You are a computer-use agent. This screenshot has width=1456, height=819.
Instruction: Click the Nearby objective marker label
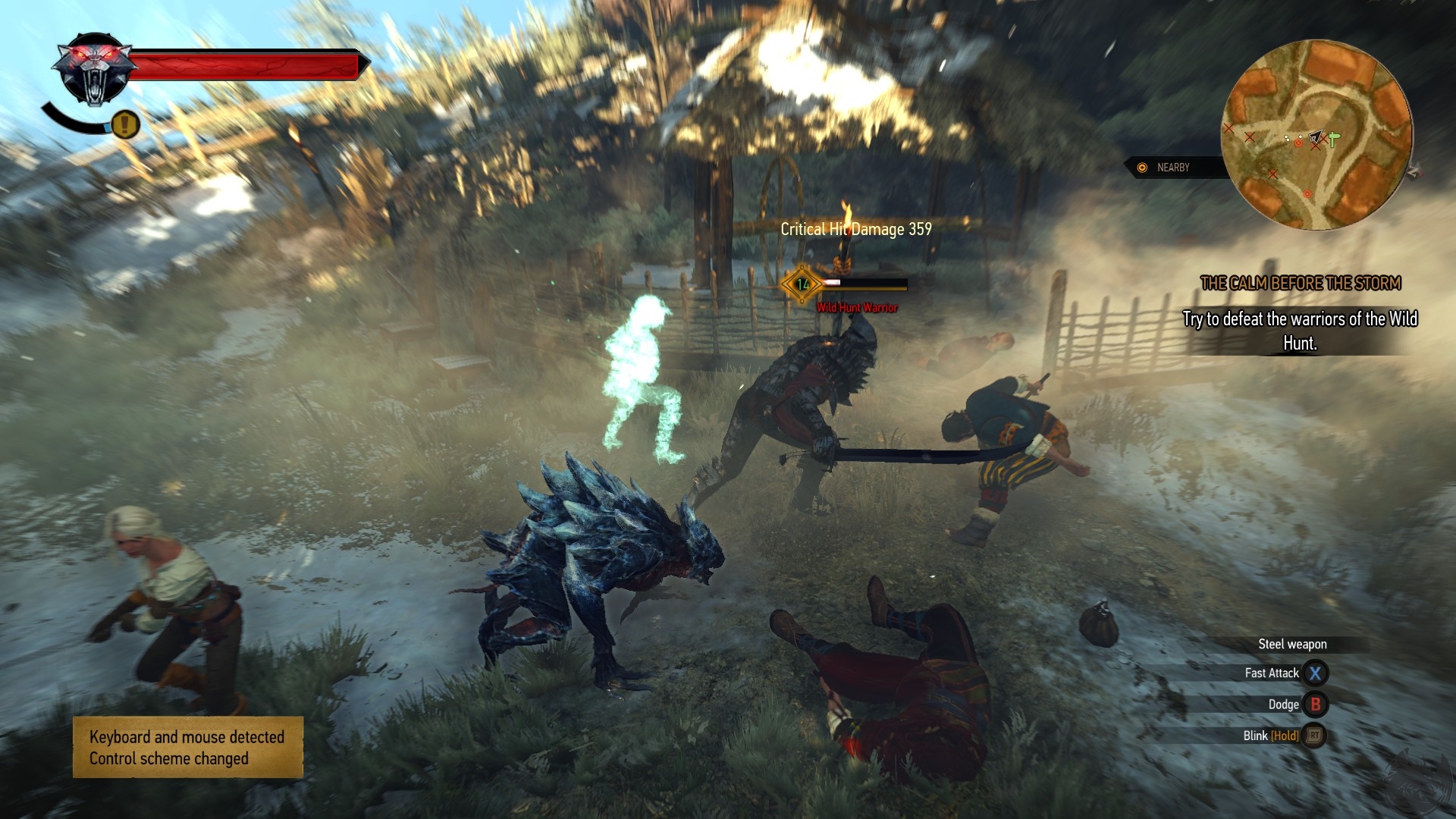click(x=1172, y=168)
